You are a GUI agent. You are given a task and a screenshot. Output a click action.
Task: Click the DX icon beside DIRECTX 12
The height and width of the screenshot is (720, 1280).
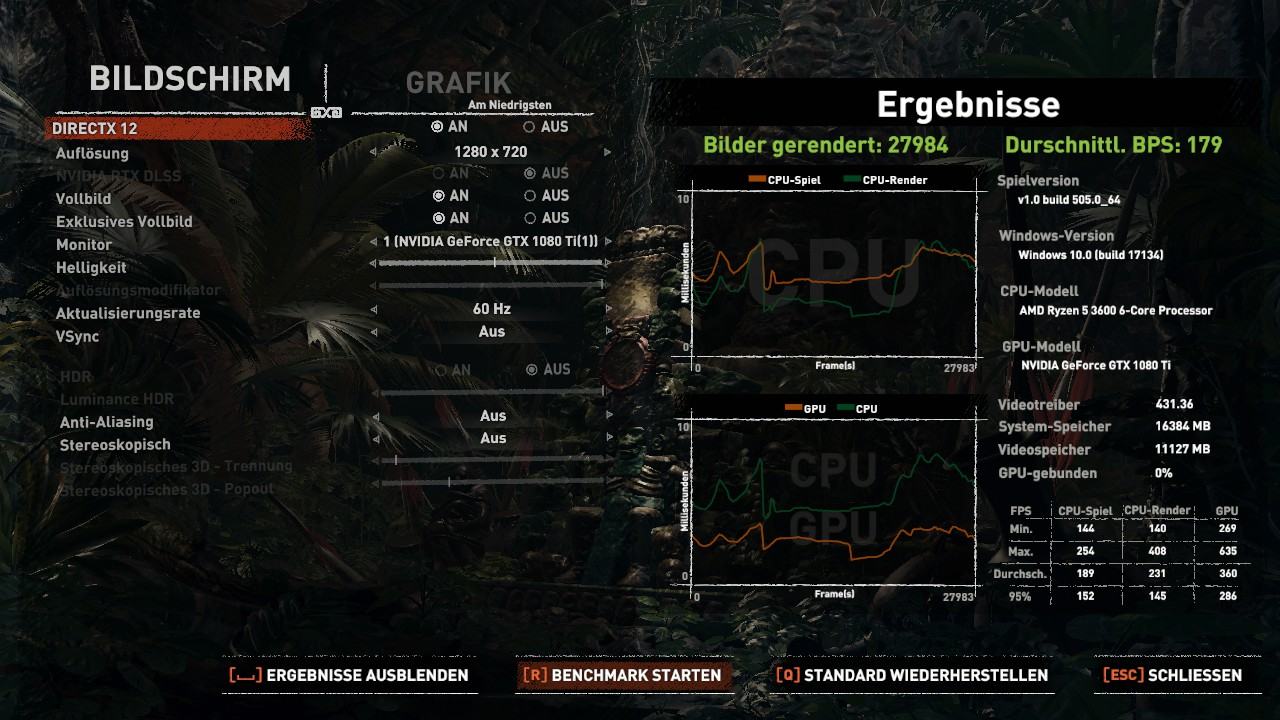pos(328,113)
